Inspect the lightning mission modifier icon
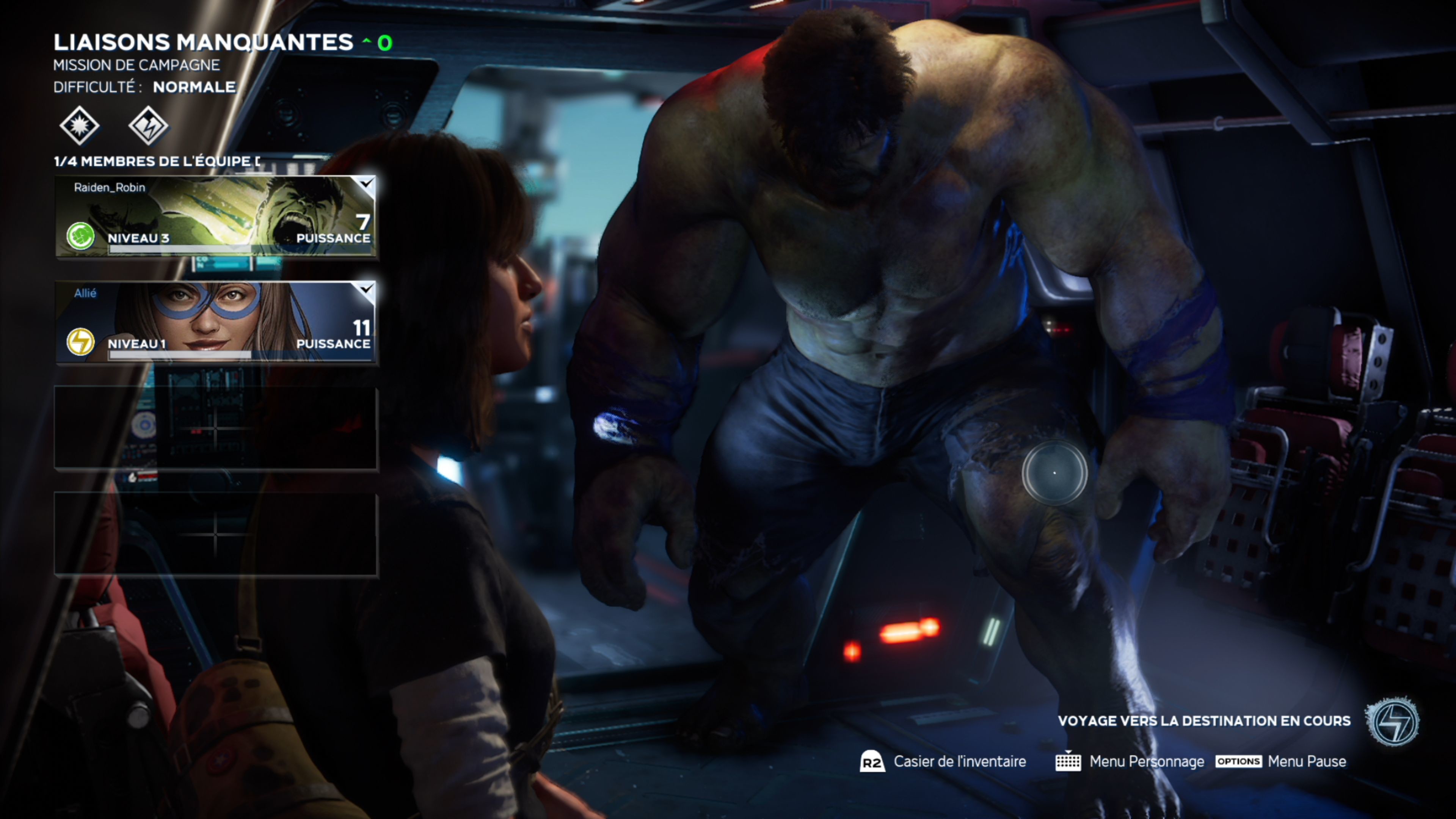Screen dimensions: 1456x819 (x=148, y=125)
